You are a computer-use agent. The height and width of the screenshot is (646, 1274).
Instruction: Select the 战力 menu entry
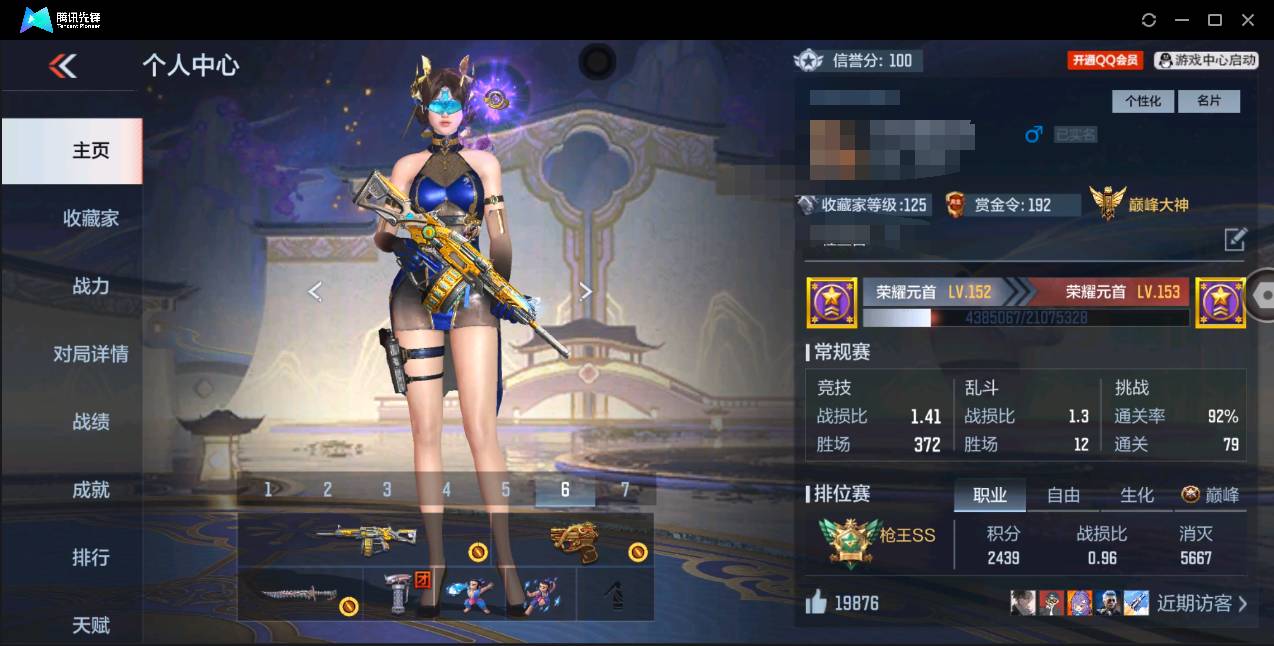pos(90,286)
